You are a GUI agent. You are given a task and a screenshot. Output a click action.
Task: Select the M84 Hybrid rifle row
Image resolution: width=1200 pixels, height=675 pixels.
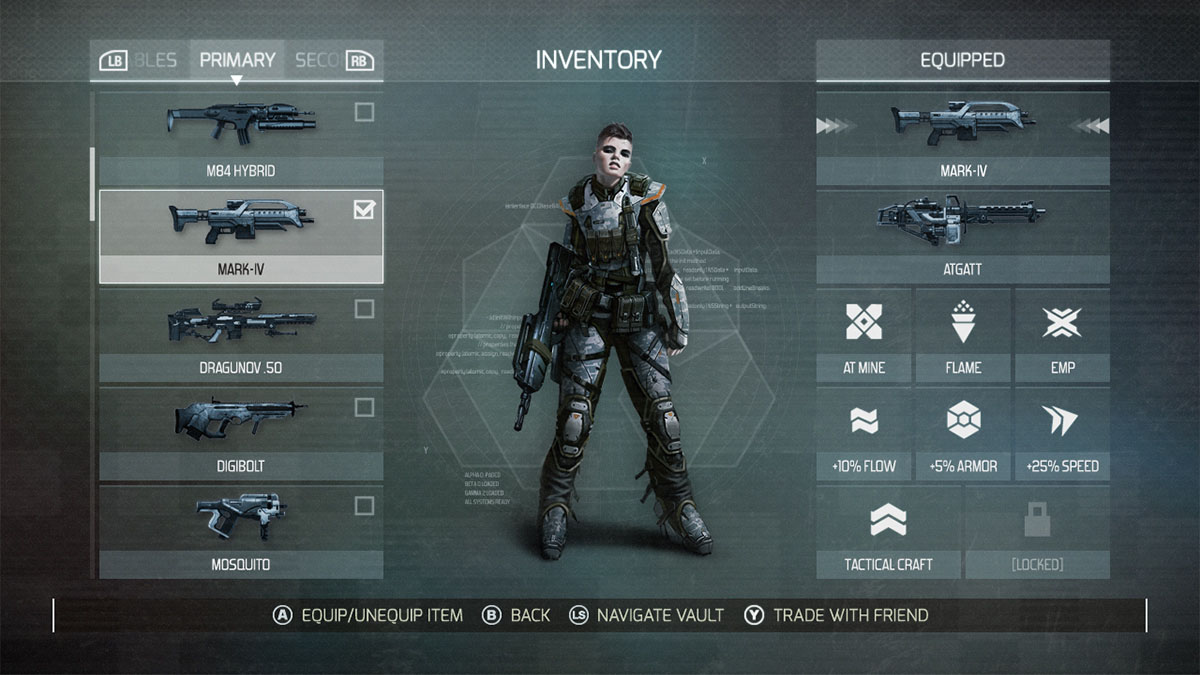pyautogui.click(x=240, y=138)
